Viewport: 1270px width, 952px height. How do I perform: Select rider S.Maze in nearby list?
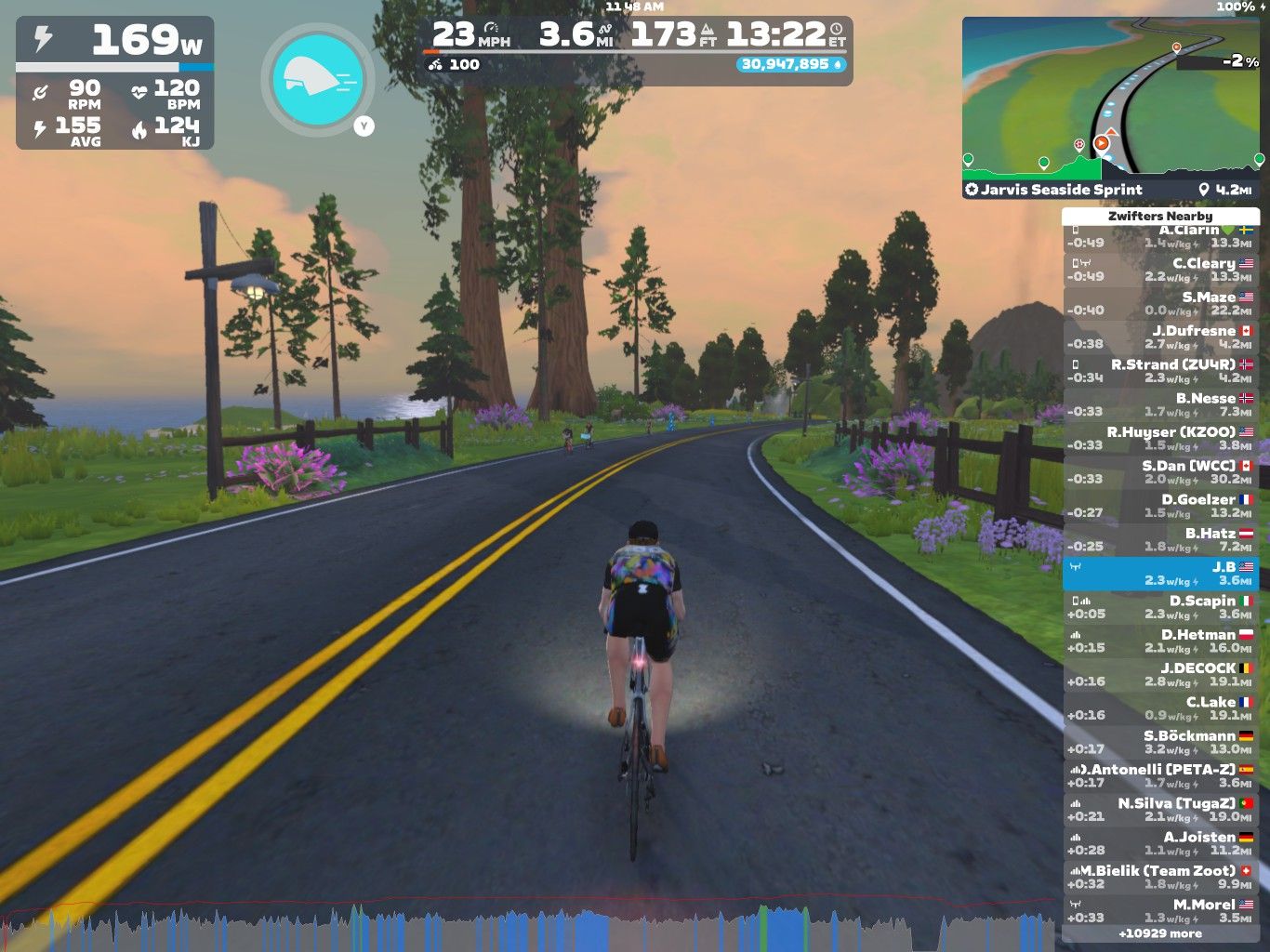point(1160,303)
